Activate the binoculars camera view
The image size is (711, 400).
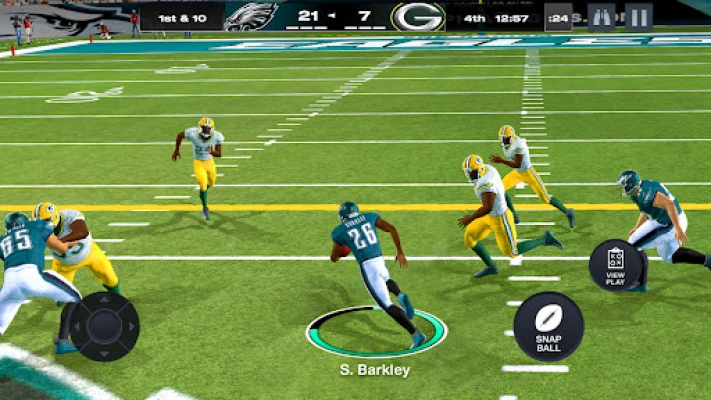601,17
